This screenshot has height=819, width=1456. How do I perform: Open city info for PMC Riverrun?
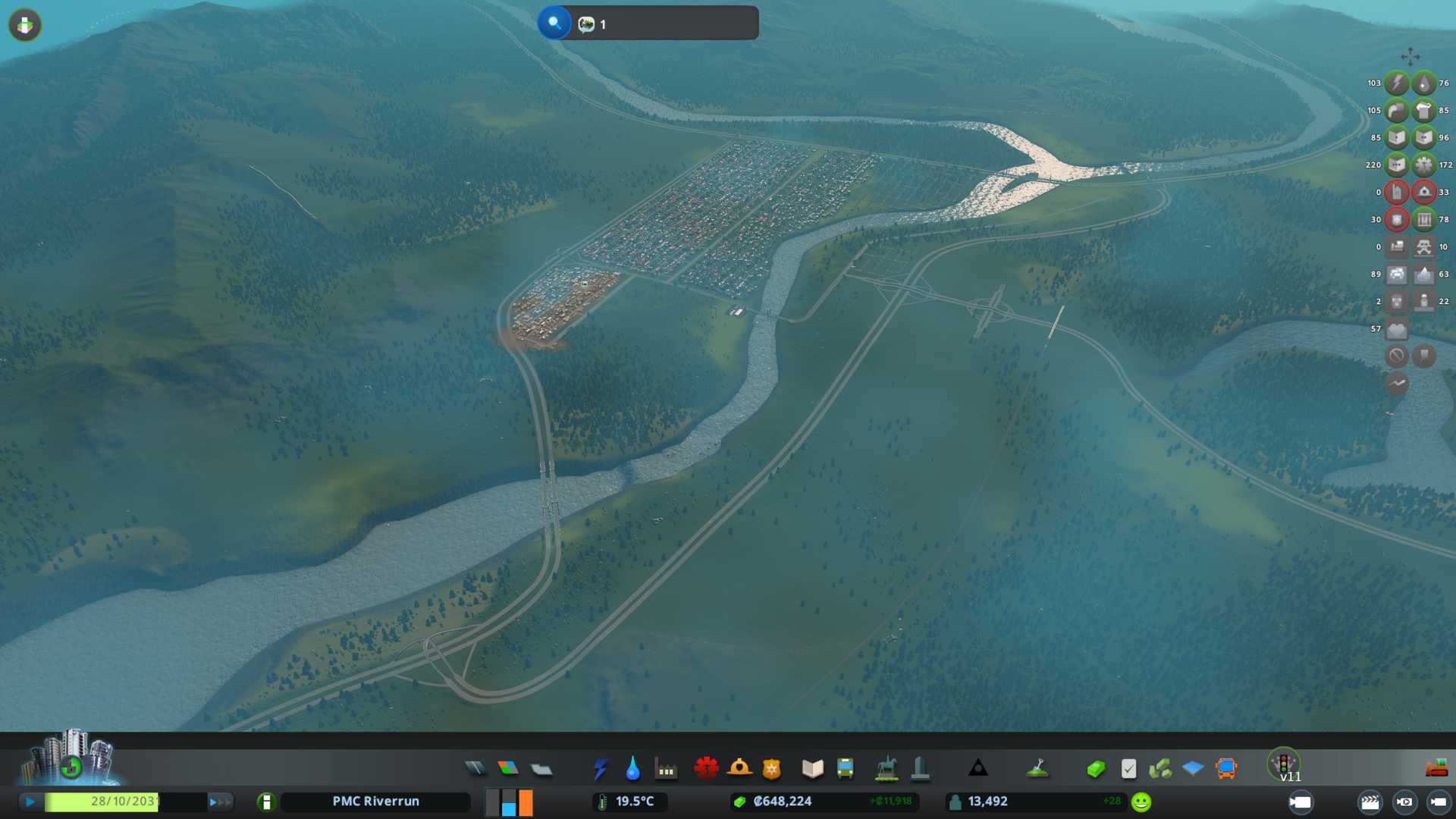[375, 802]
